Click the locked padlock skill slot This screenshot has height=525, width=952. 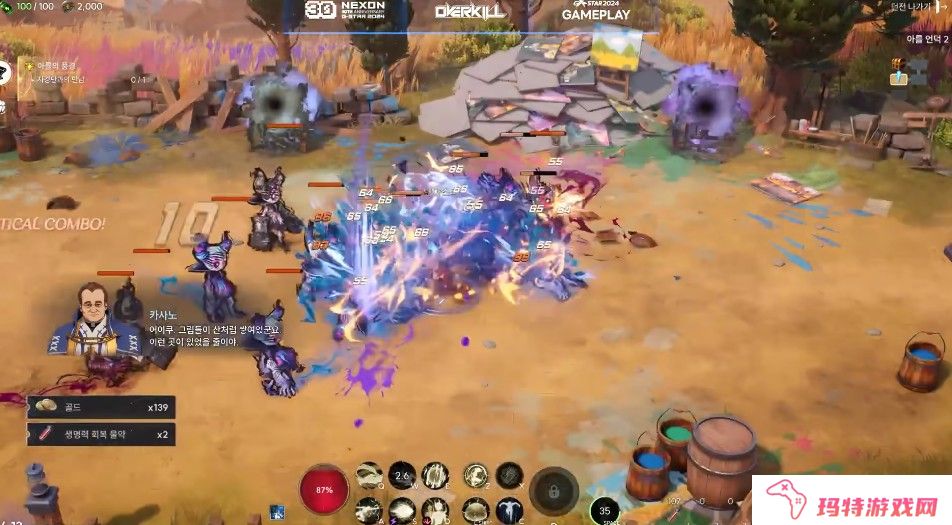coord(554,491)
